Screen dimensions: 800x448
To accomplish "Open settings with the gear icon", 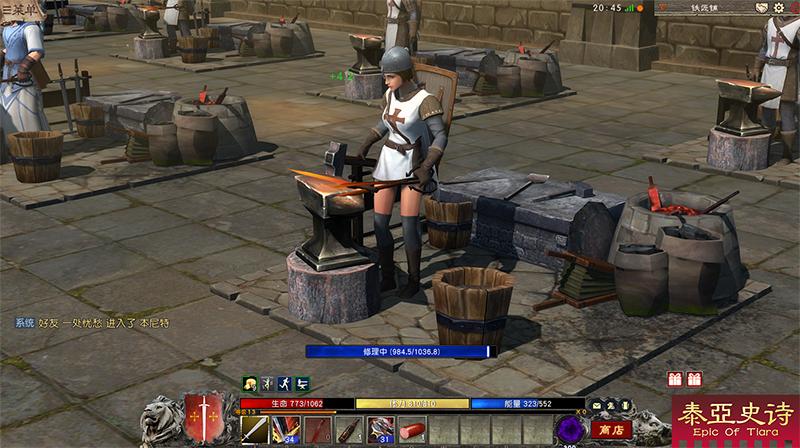I will (x=779, y=8).
